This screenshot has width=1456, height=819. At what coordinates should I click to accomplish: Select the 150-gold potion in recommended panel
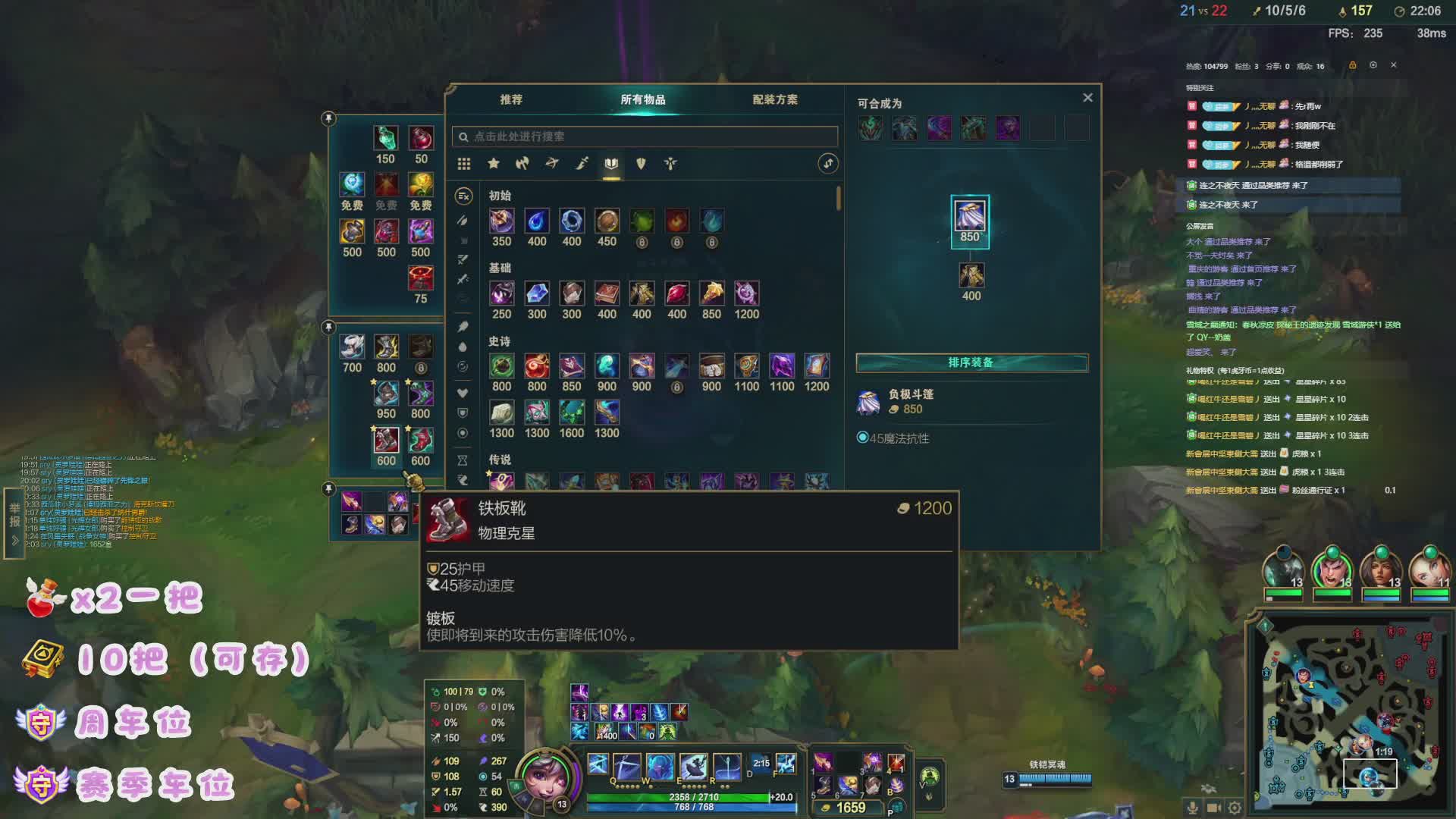(x=385, y=139)
